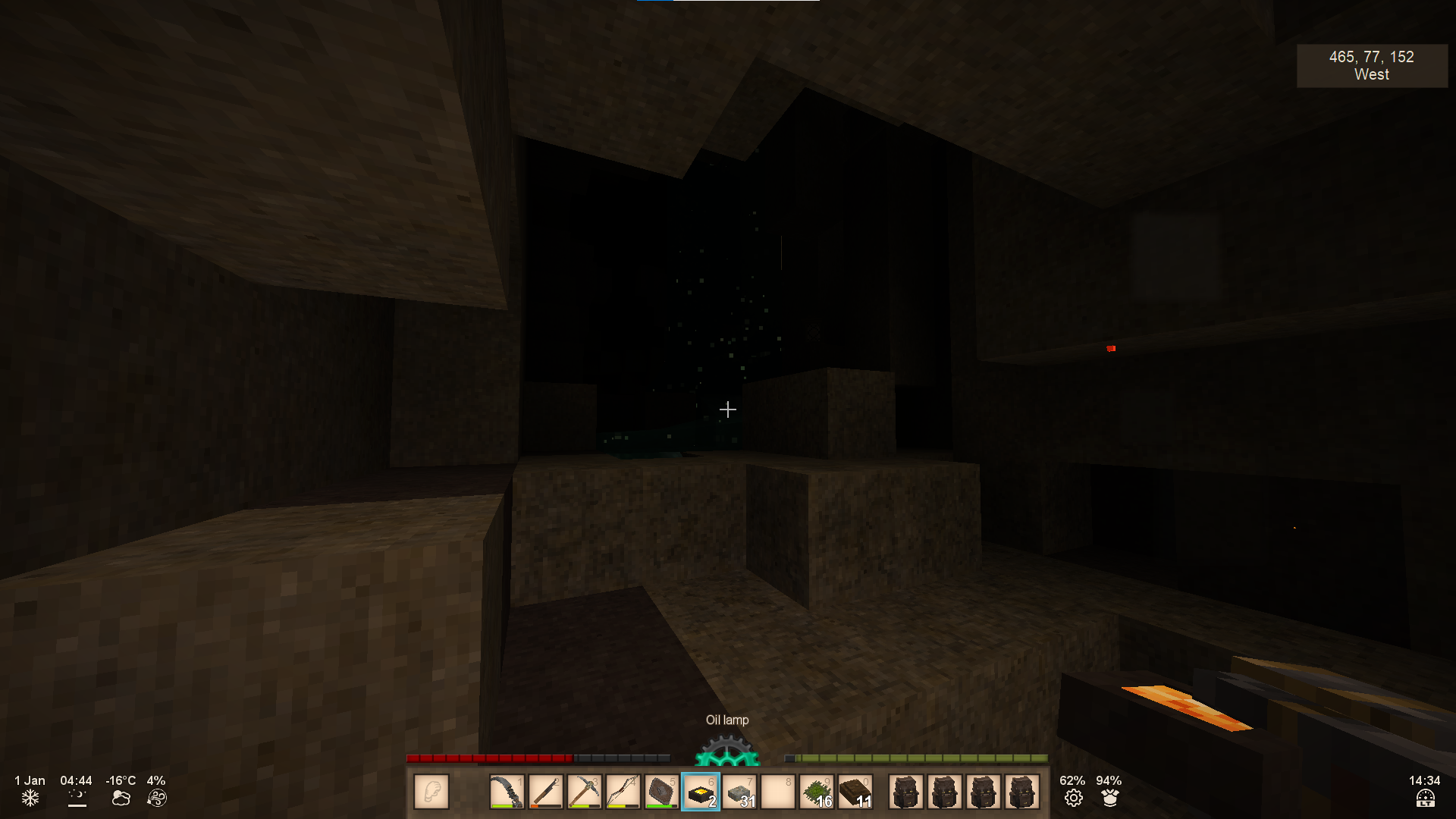This screenshot has height=819, width=1456.
Task: Pick the flat shield-like item in slot 5
Action: point(661,792)
